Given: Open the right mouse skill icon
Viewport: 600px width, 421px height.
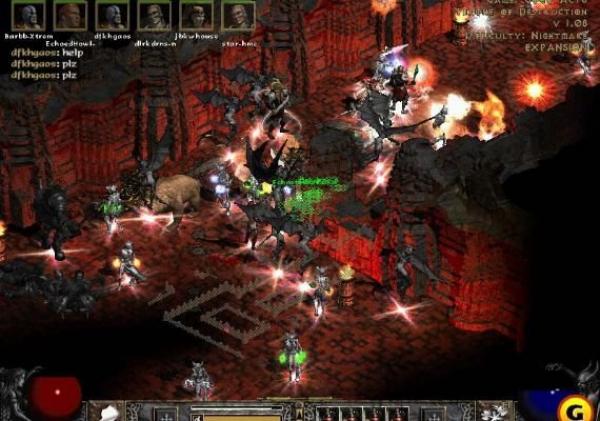Looking at the screenshot, I should coord(492,411).
